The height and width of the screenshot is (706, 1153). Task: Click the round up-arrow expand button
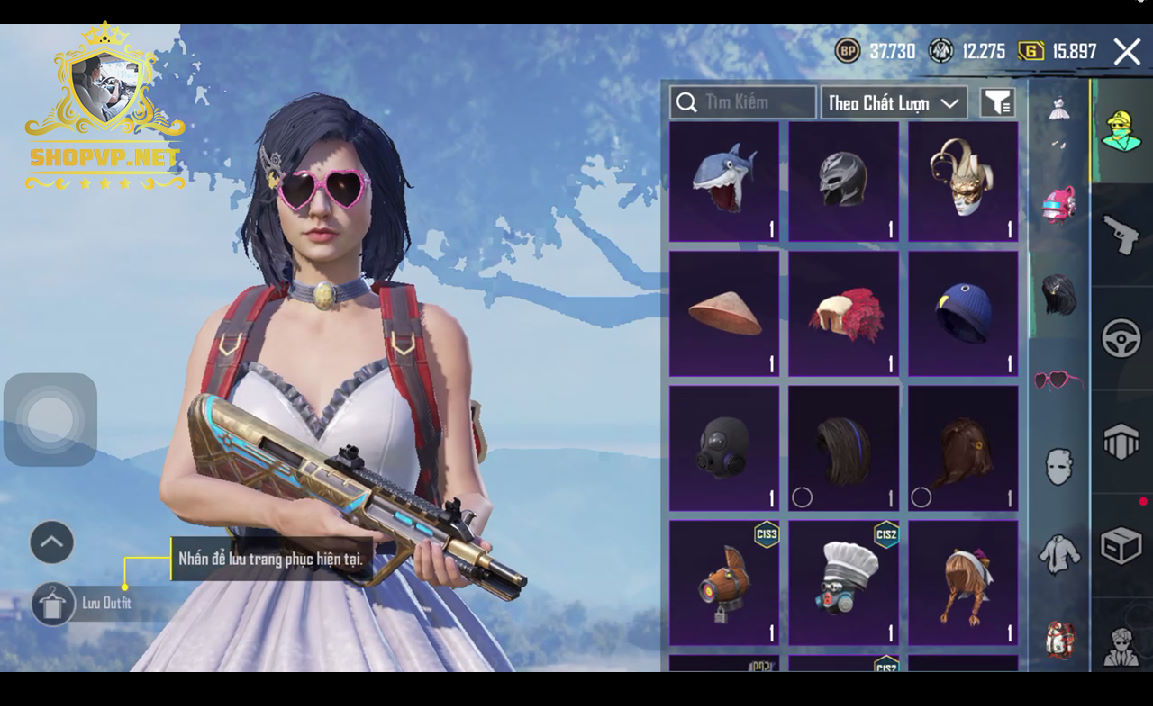pos(52,543)
